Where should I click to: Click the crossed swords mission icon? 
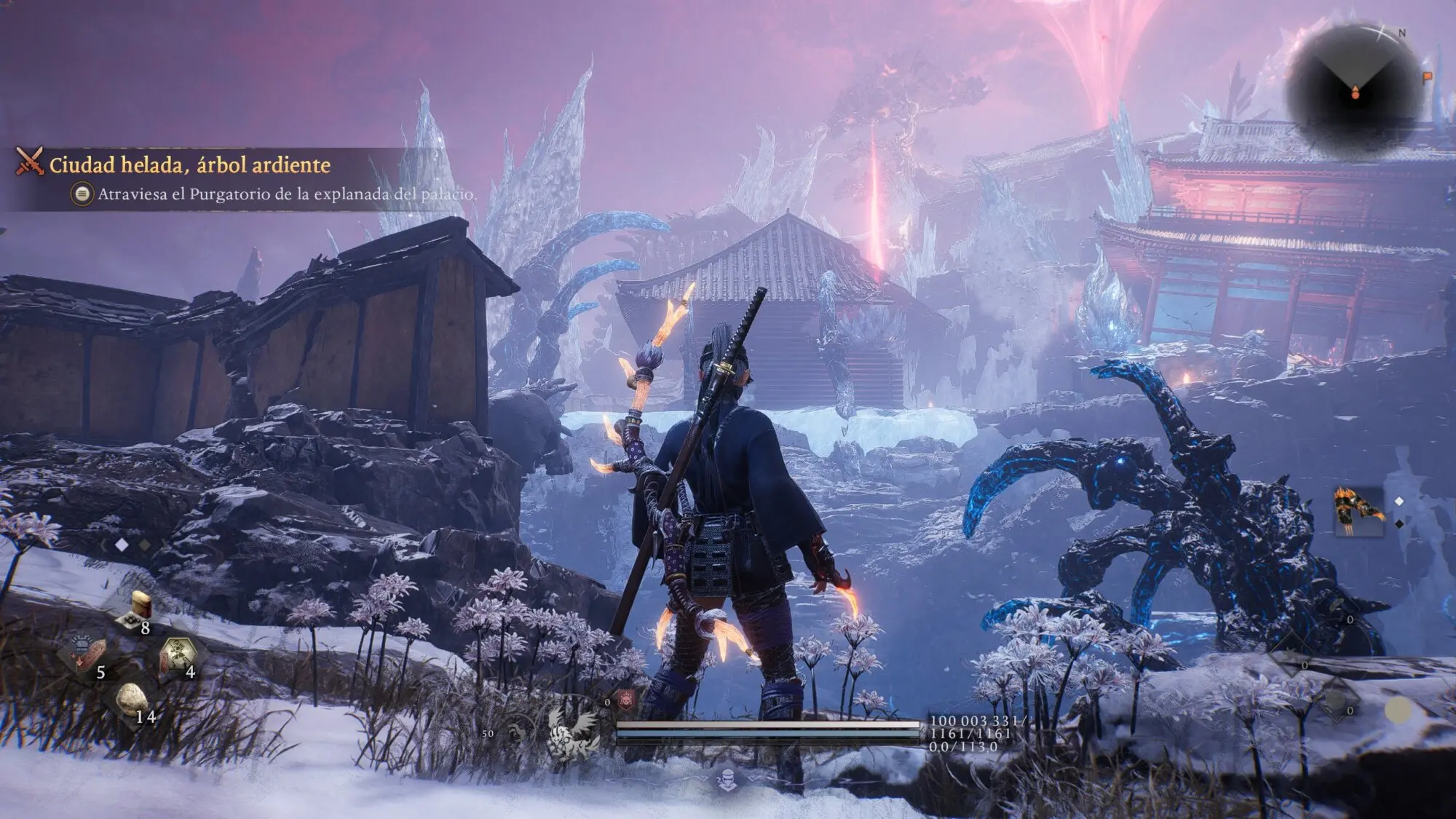(x=30, y=162)
